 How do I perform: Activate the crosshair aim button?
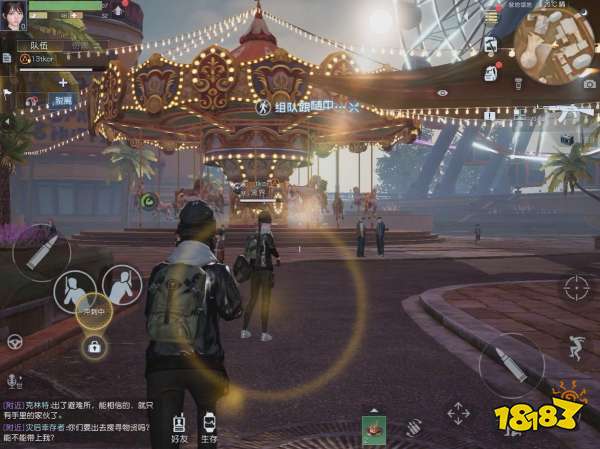(576, 289)
